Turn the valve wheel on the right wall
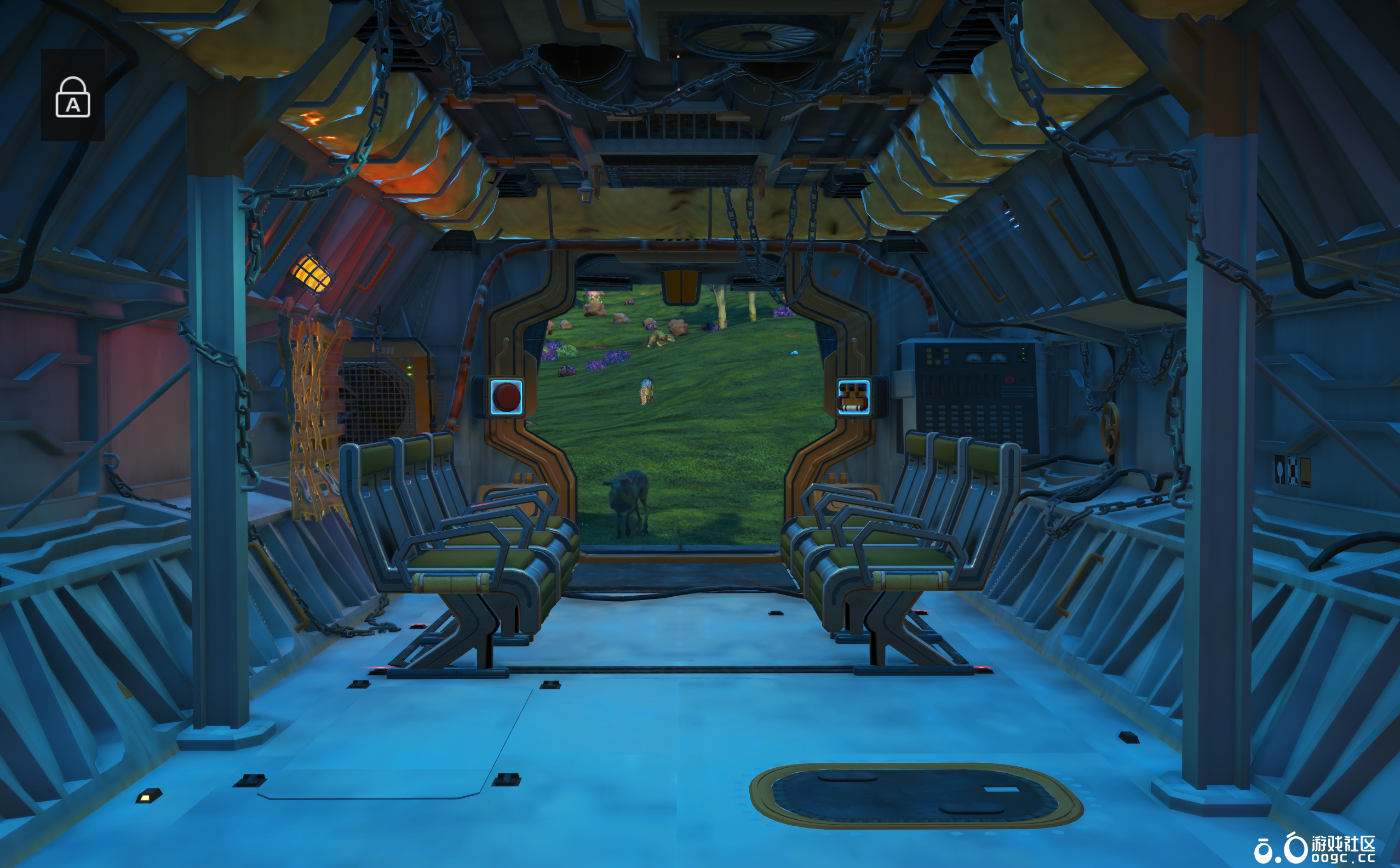The image size is (1400, 868). click(x=1111, y=429)
